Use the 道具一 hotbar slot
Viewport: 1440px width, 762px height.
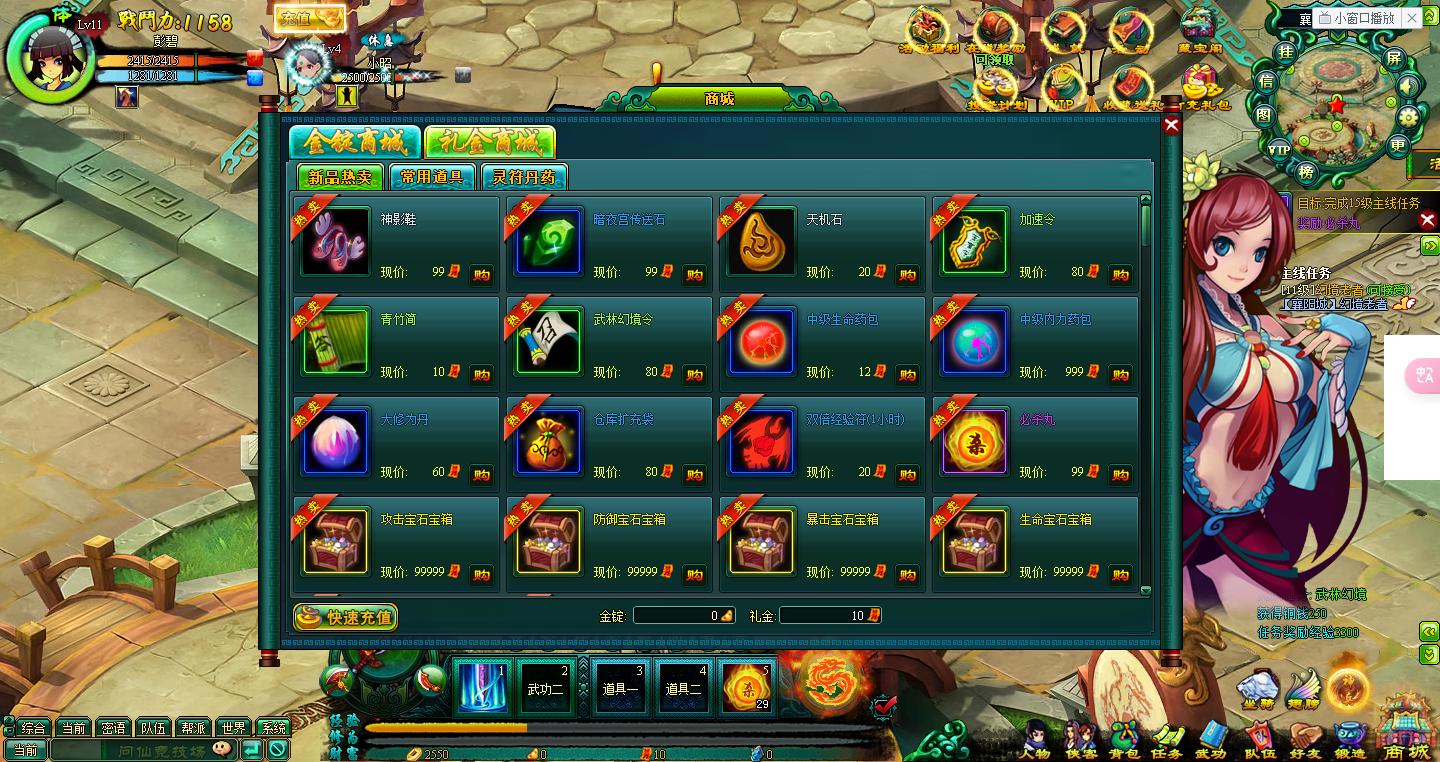(621, 687)
